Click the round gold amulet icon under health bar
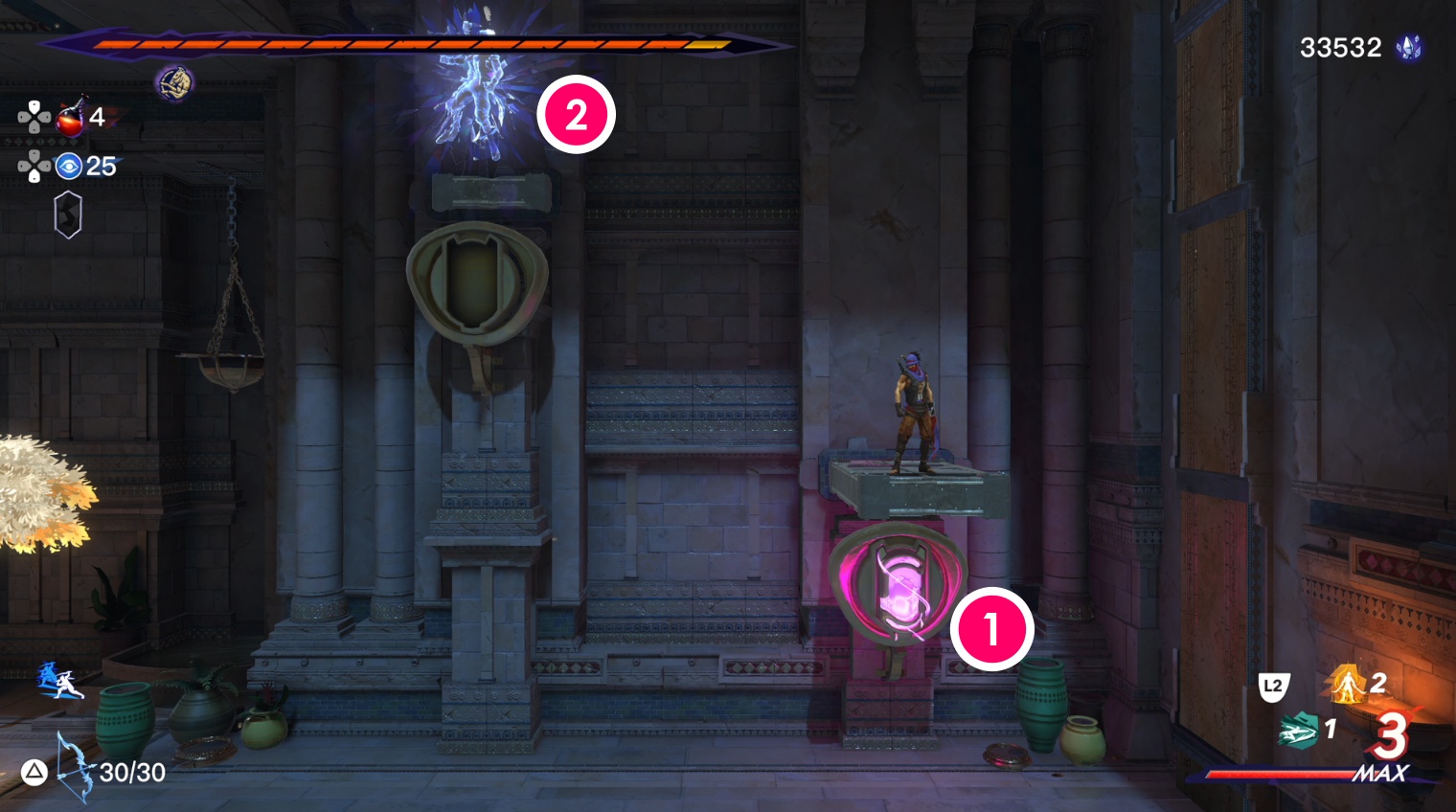The image size is (1456, 812). click(x=173, y=83)
